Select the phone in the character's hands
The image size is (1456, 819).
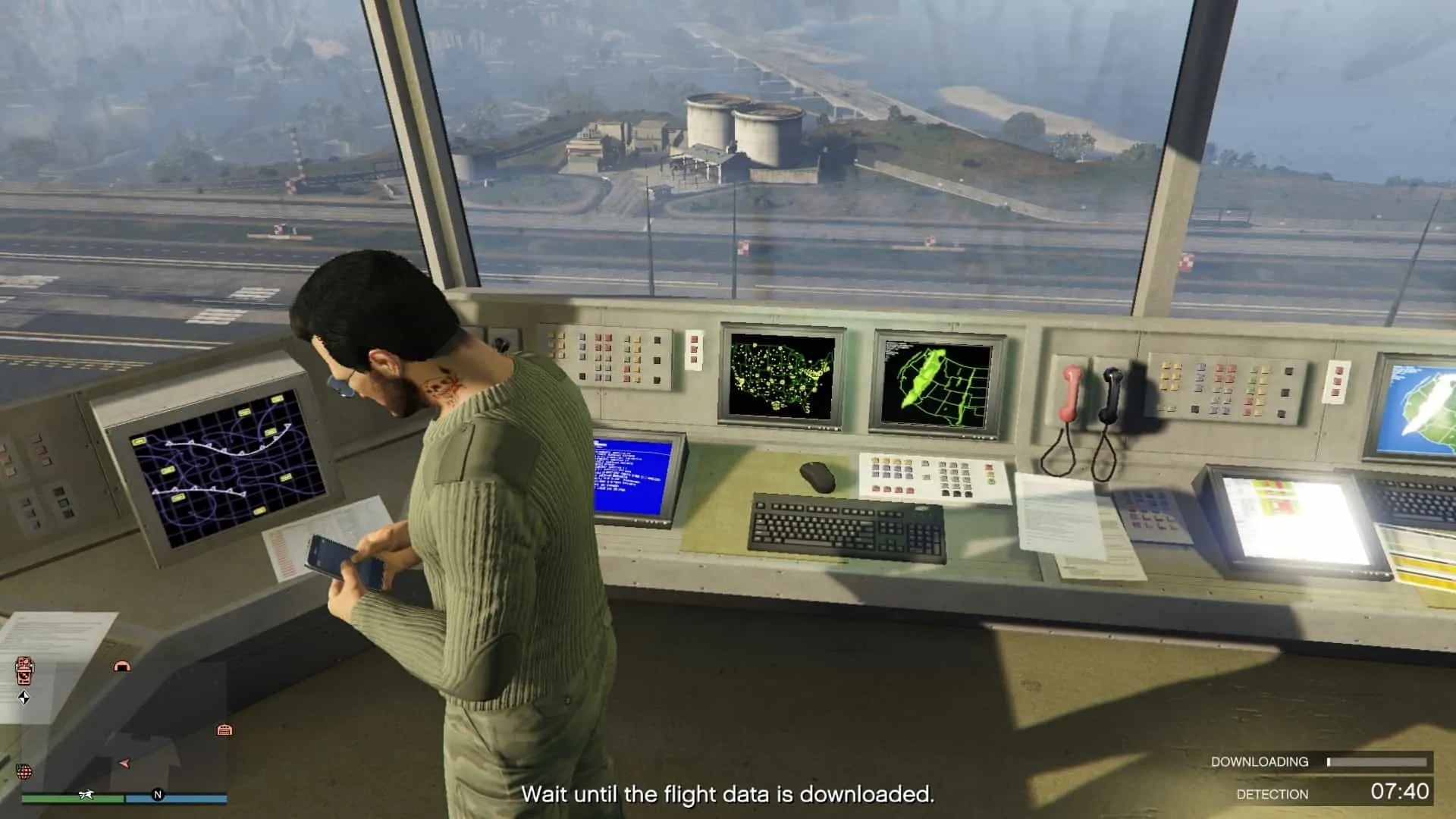tap(330, 557)
